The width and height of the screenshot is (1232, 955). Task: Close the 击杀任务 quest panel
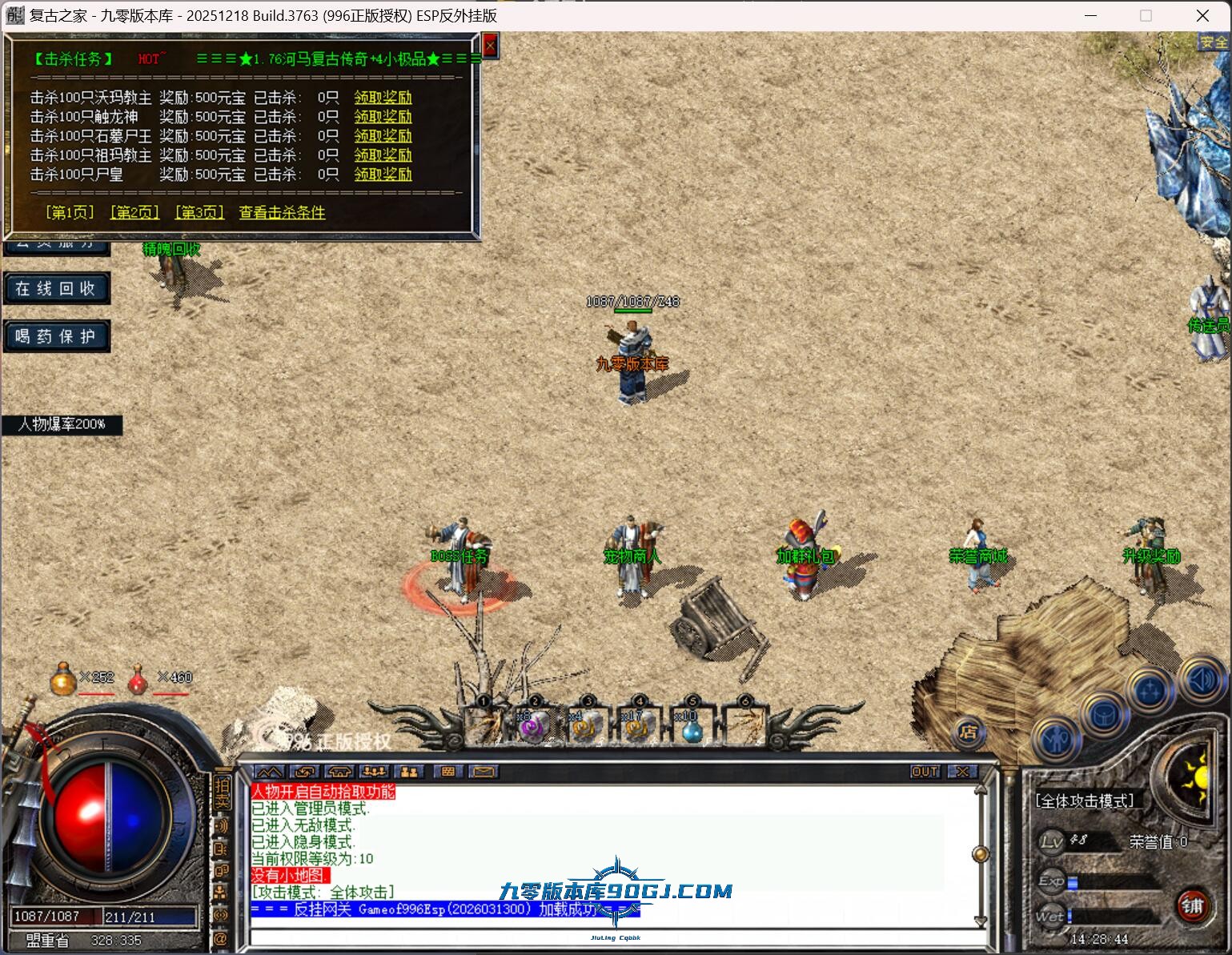pos(490,46)
